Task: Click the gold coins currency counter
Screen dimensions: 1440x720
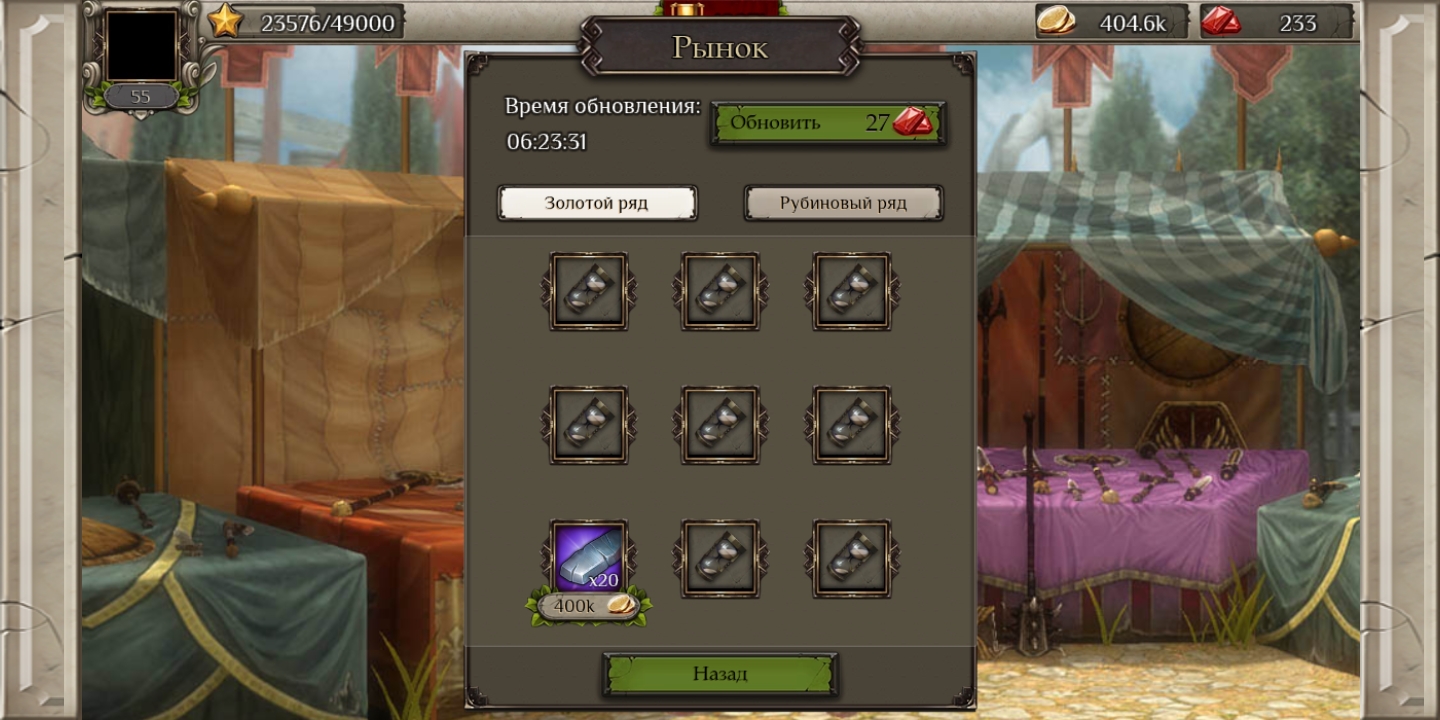Action: [1112, 22]
